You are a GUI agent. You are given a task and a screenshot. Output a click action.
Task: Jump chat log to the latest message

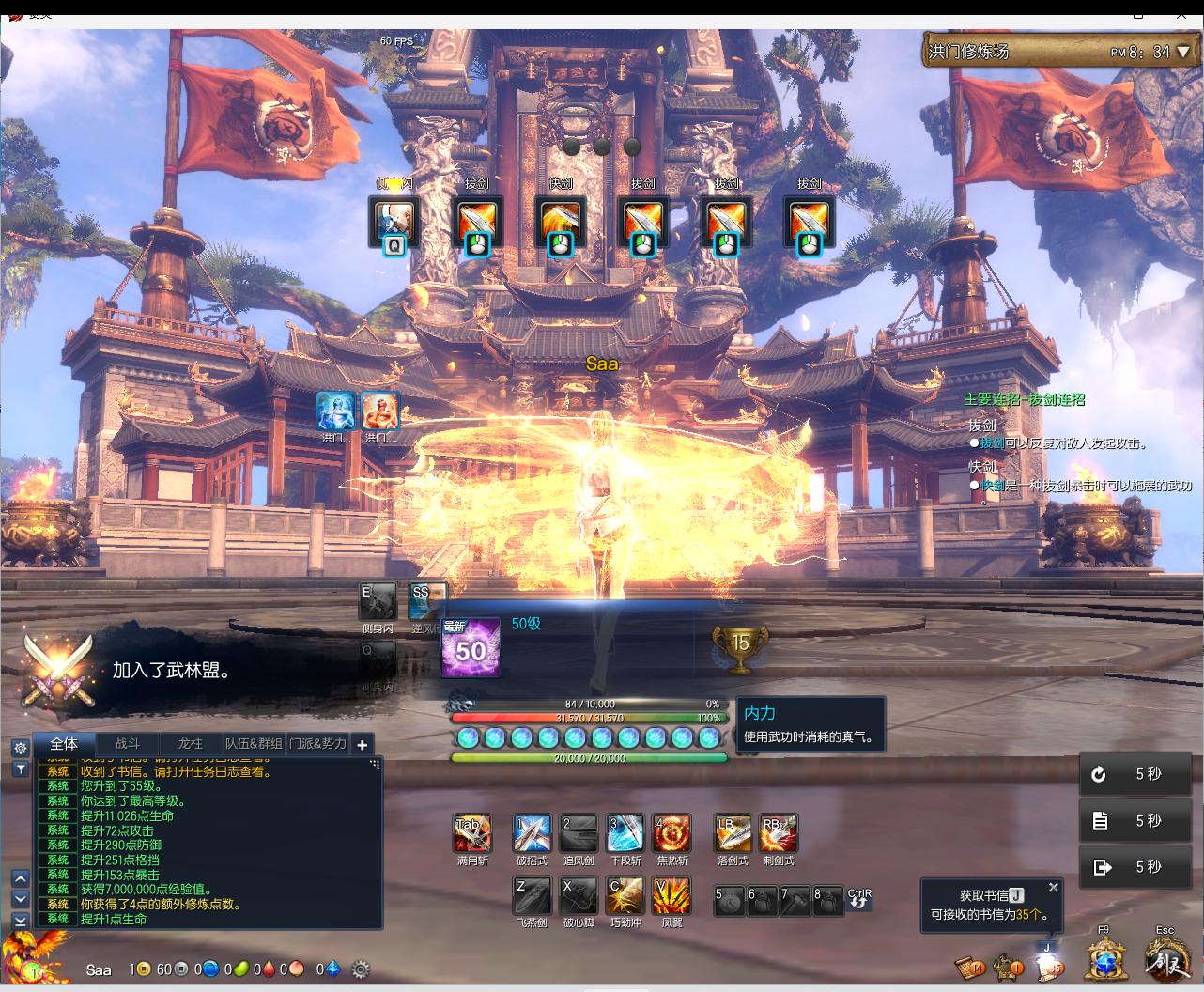click(20, 921)
